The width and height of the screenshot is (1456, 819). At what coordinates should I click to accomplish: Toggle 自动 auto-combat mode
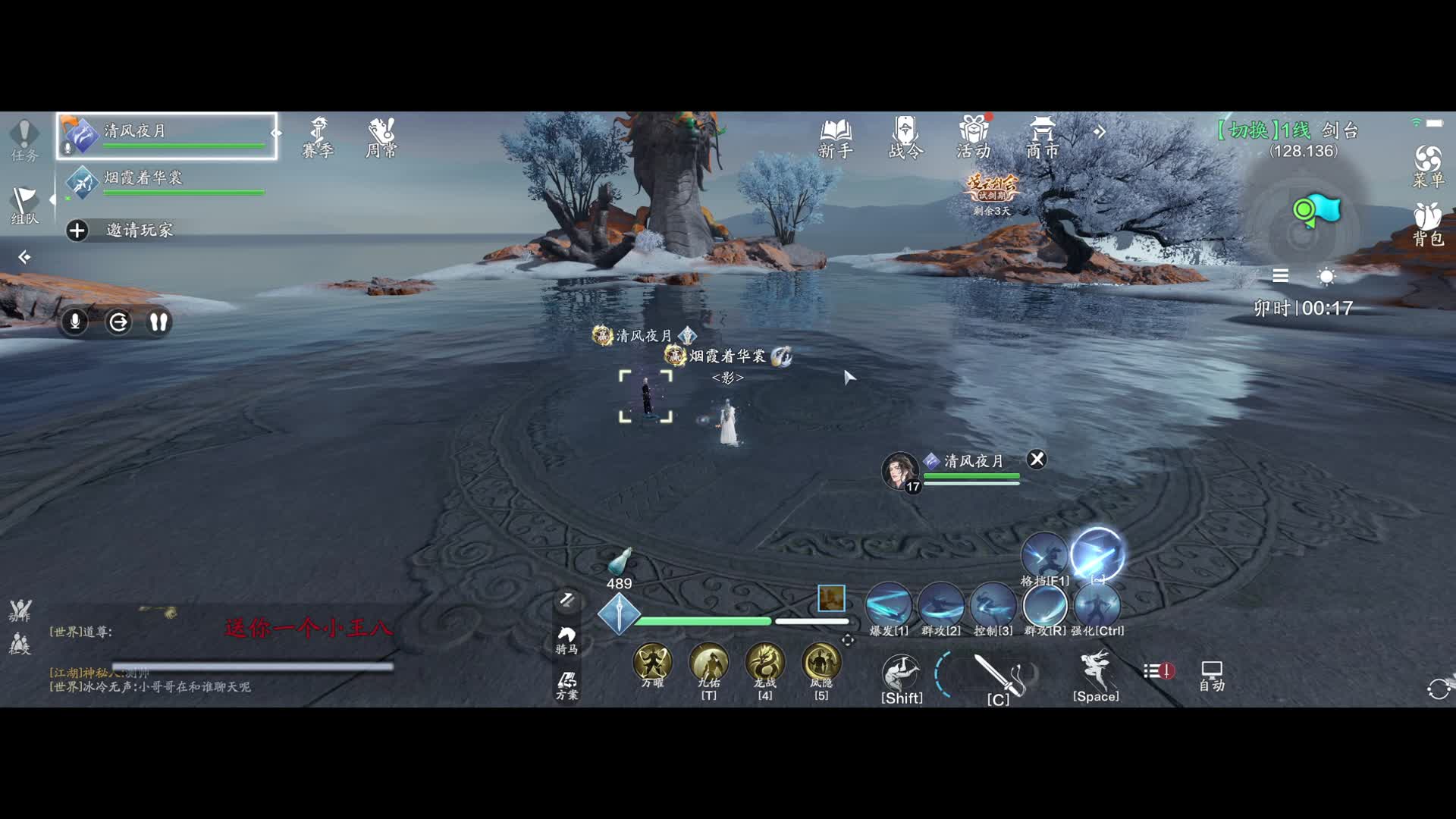tap(1212, 676)
